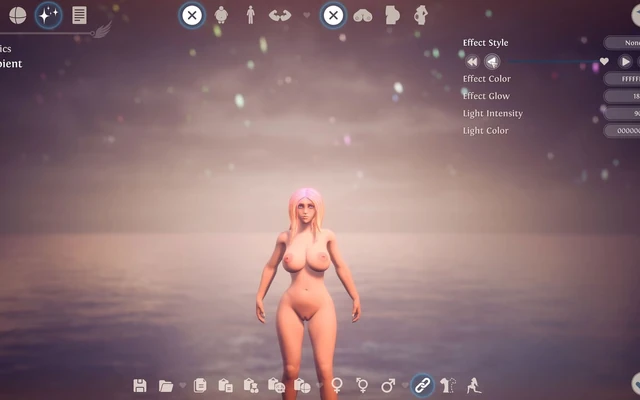The width and height of the screenshot is (640, 400).
Task: Open the document page tab
Action: click(x=79, y=15)
